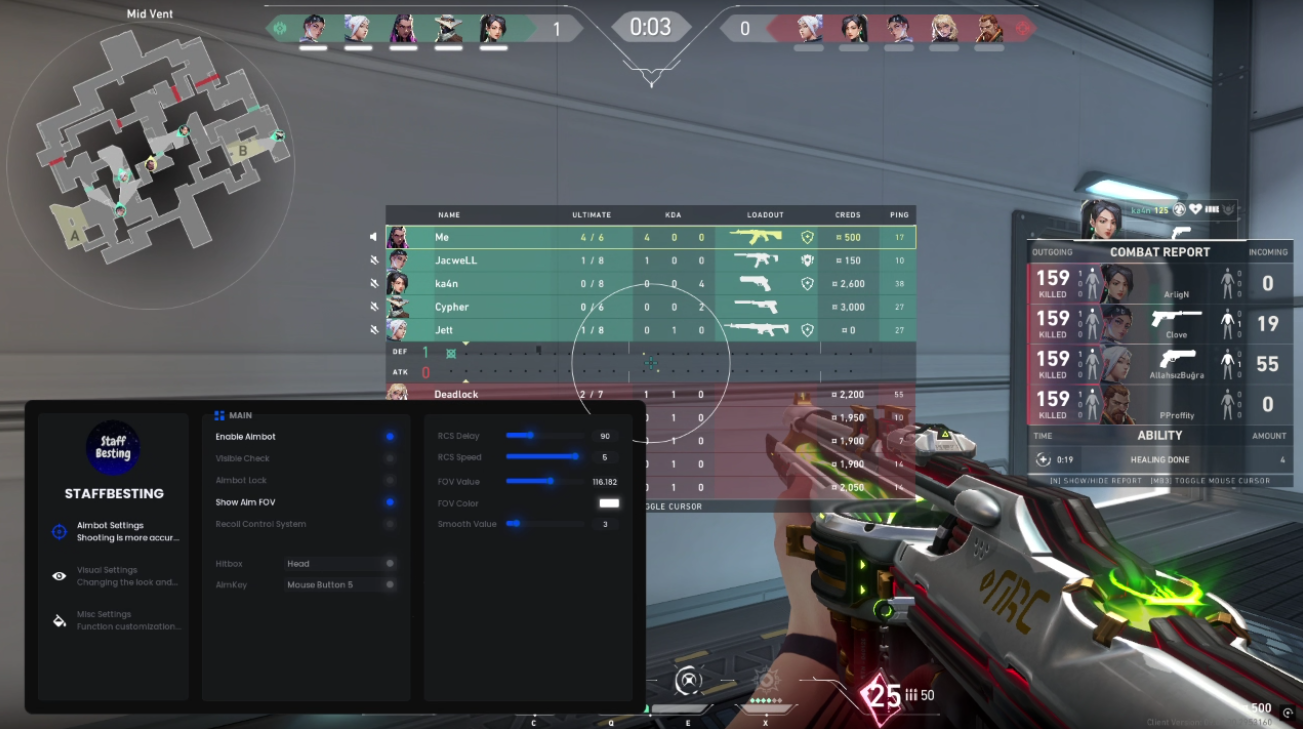This screenshot has width=1303, height=729.
Task: Unmute JacweLL using the muted speaker icon
Action: tap(373, 261)
